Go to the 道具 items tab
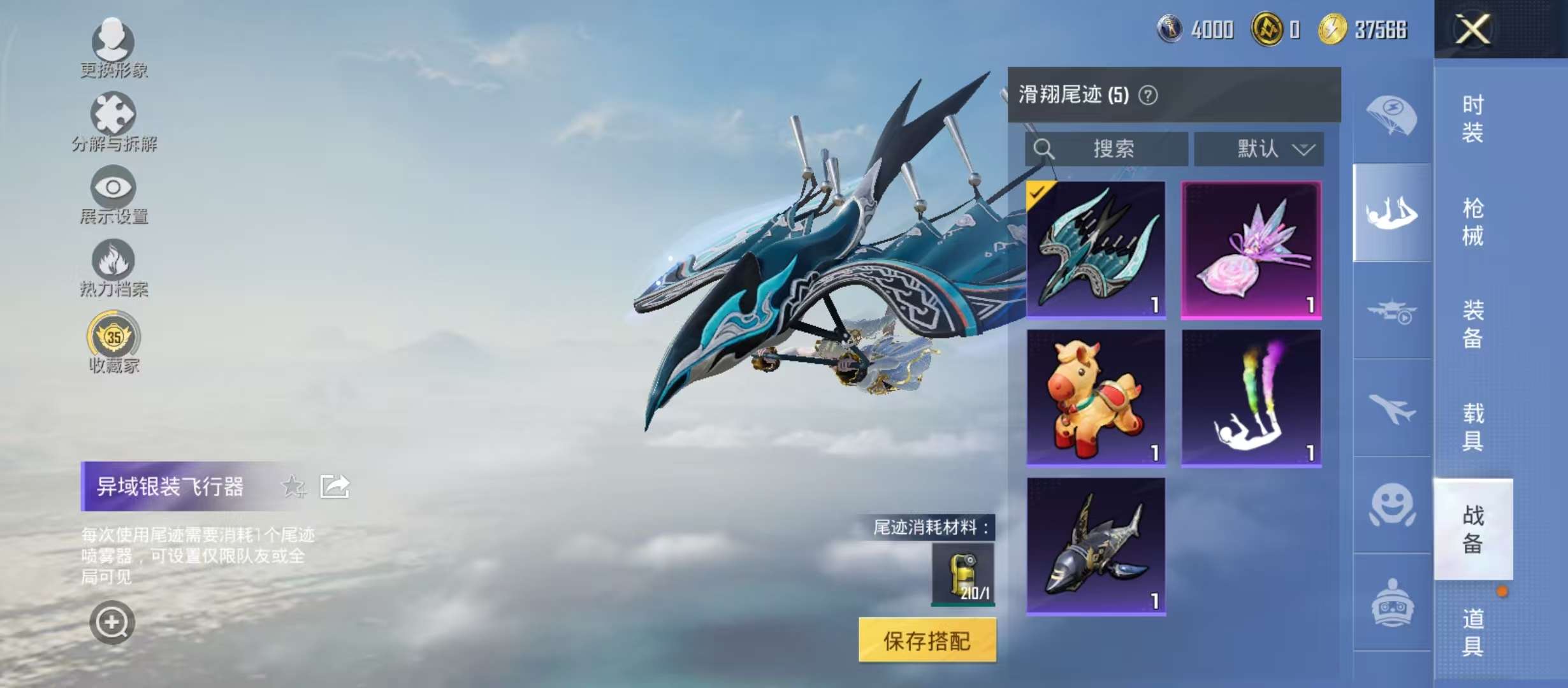The width and height of the screenshot is (1568, 688). click(x=1472, y=632)
